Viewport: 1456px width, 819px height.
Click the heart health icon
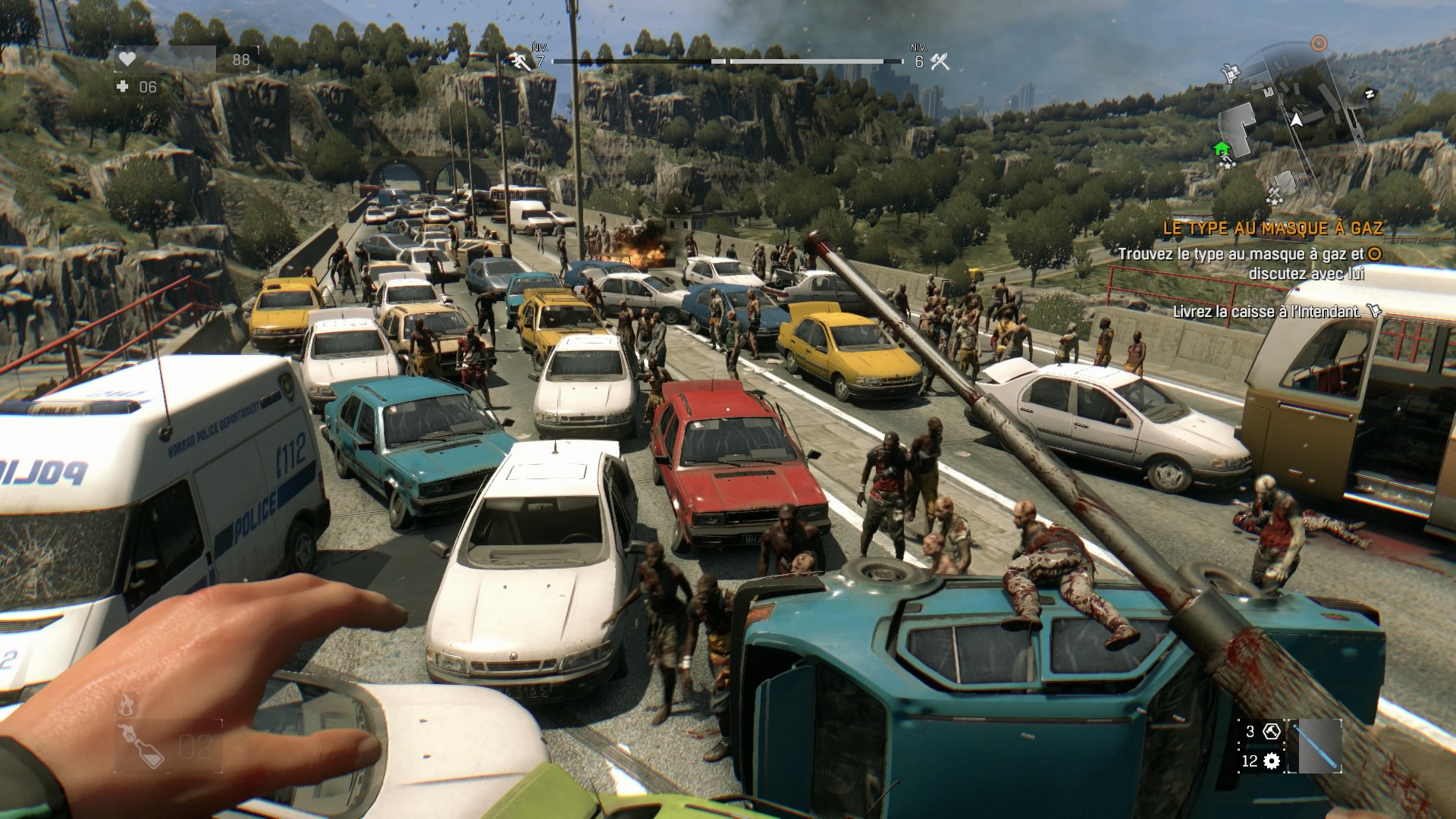click(127, 60)
